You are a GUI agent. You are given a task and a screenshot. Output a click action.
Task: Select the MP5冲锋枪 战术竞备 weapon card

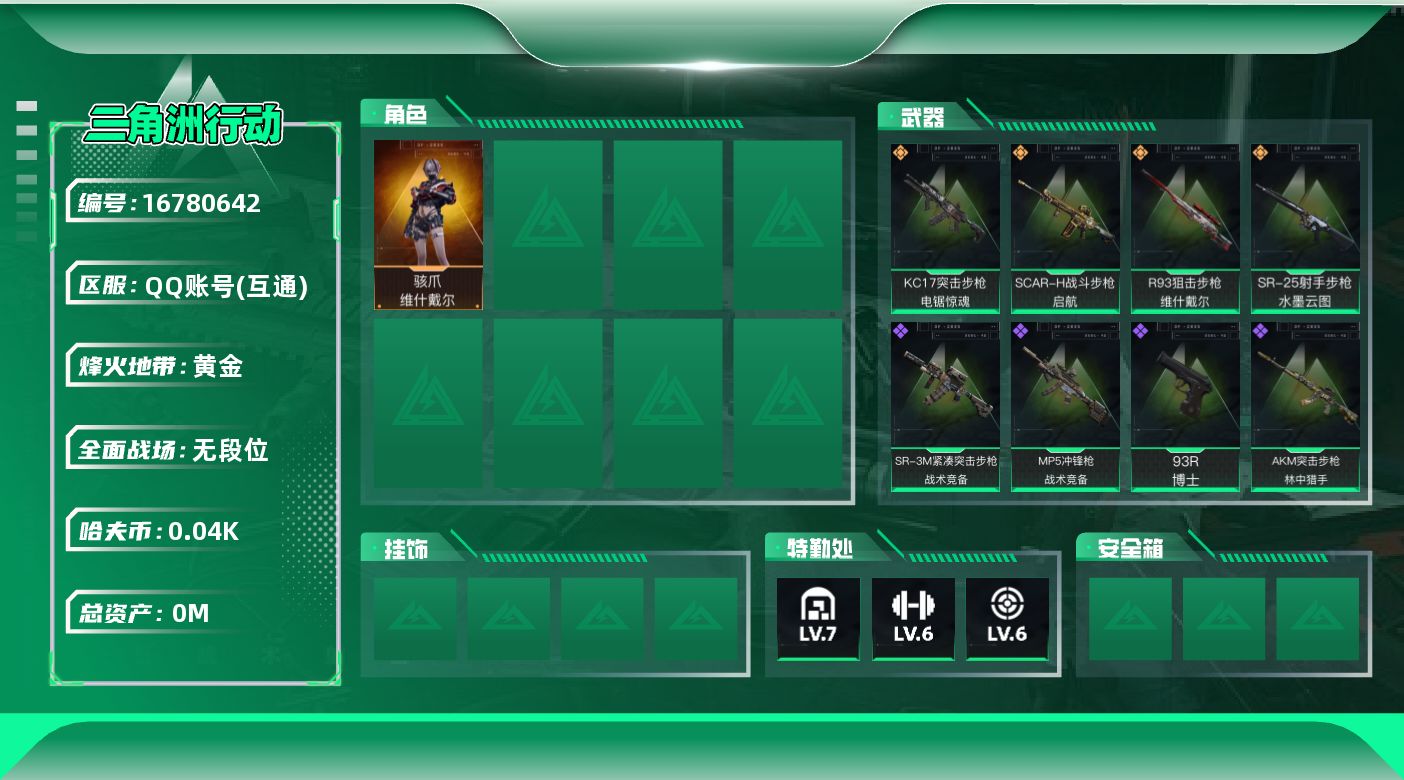point(1065,406)
